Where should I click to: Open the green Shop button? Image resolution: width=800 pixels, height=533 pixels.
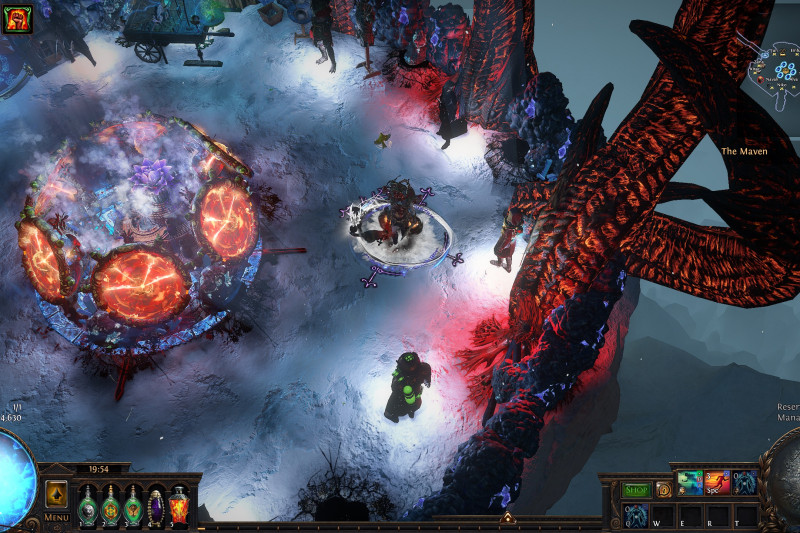pyautogui.click(x=636, y=490)
